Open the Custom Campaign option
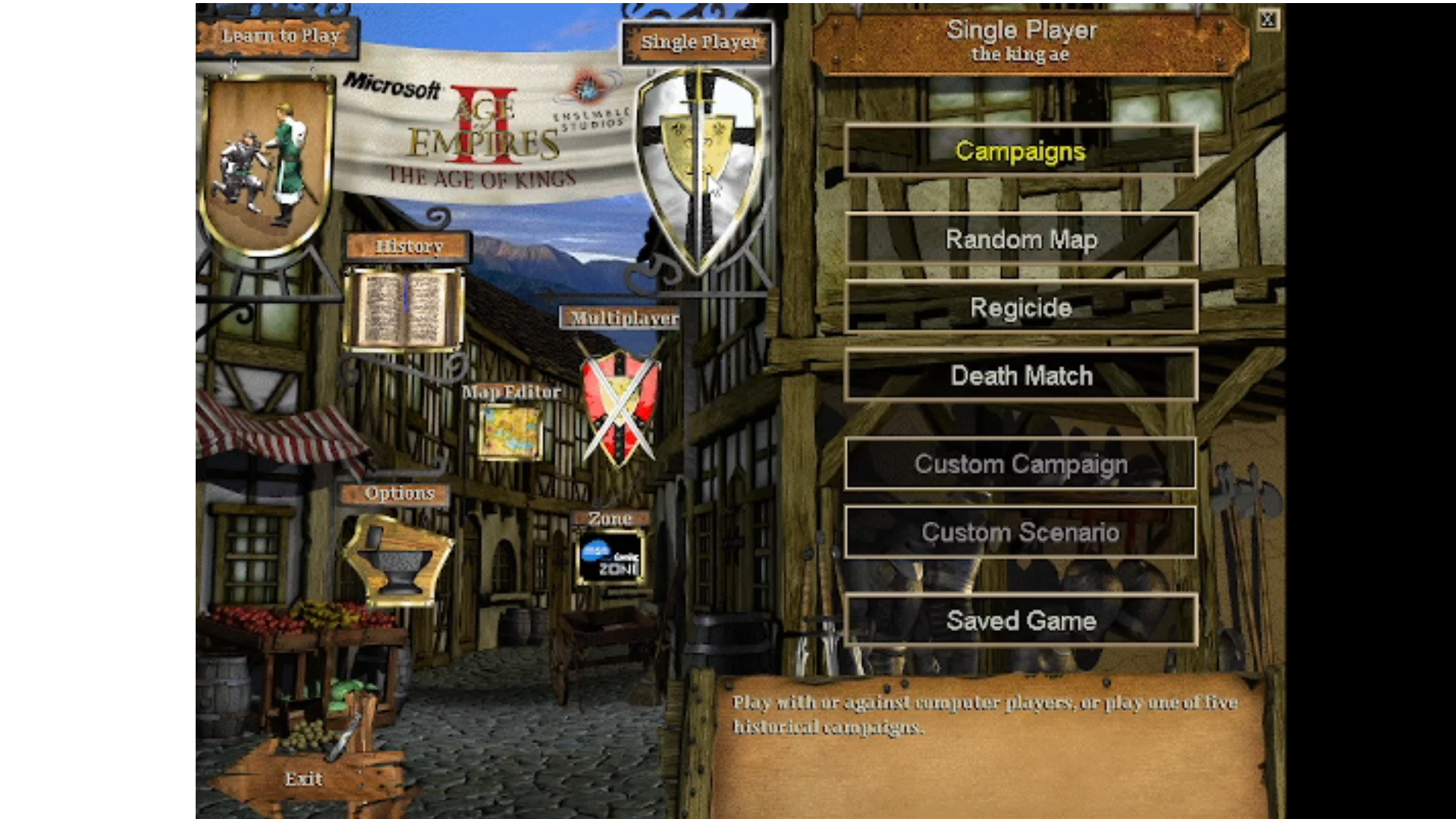The image size is (1456, 819). coord(1020,463)
